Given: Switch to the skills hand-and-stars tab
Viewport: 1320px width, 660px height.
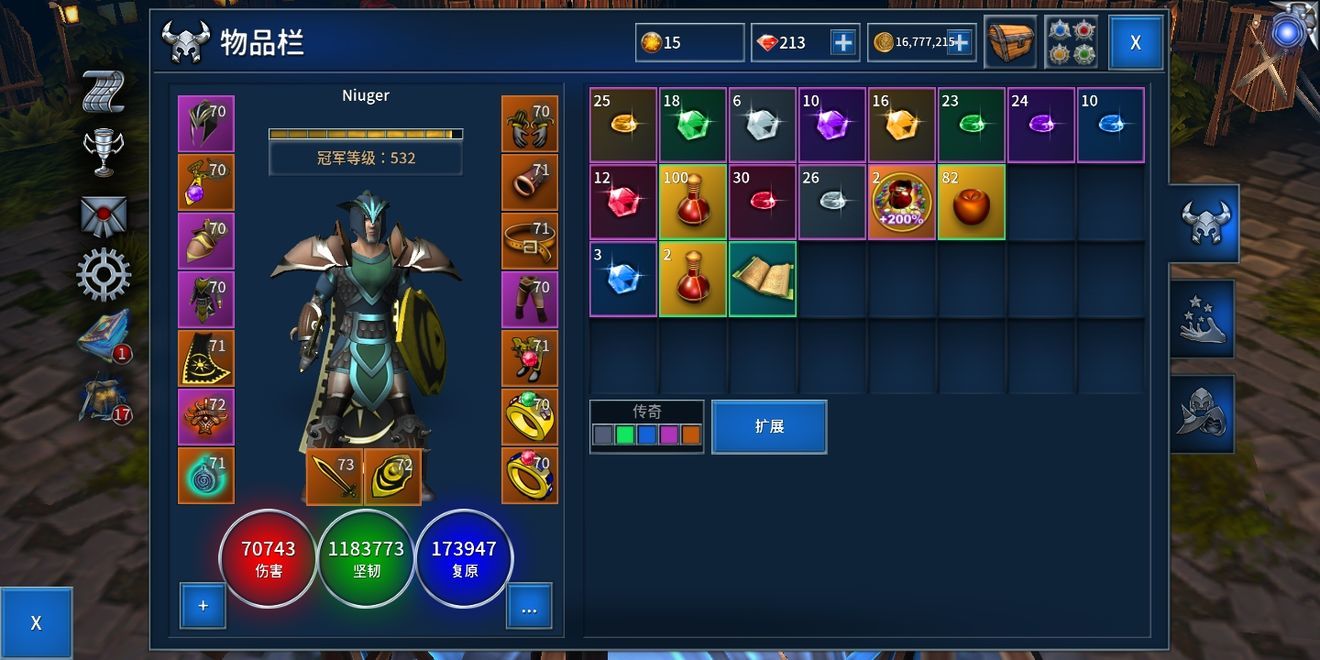Looking at the screenshot, I should [1203, 319].
